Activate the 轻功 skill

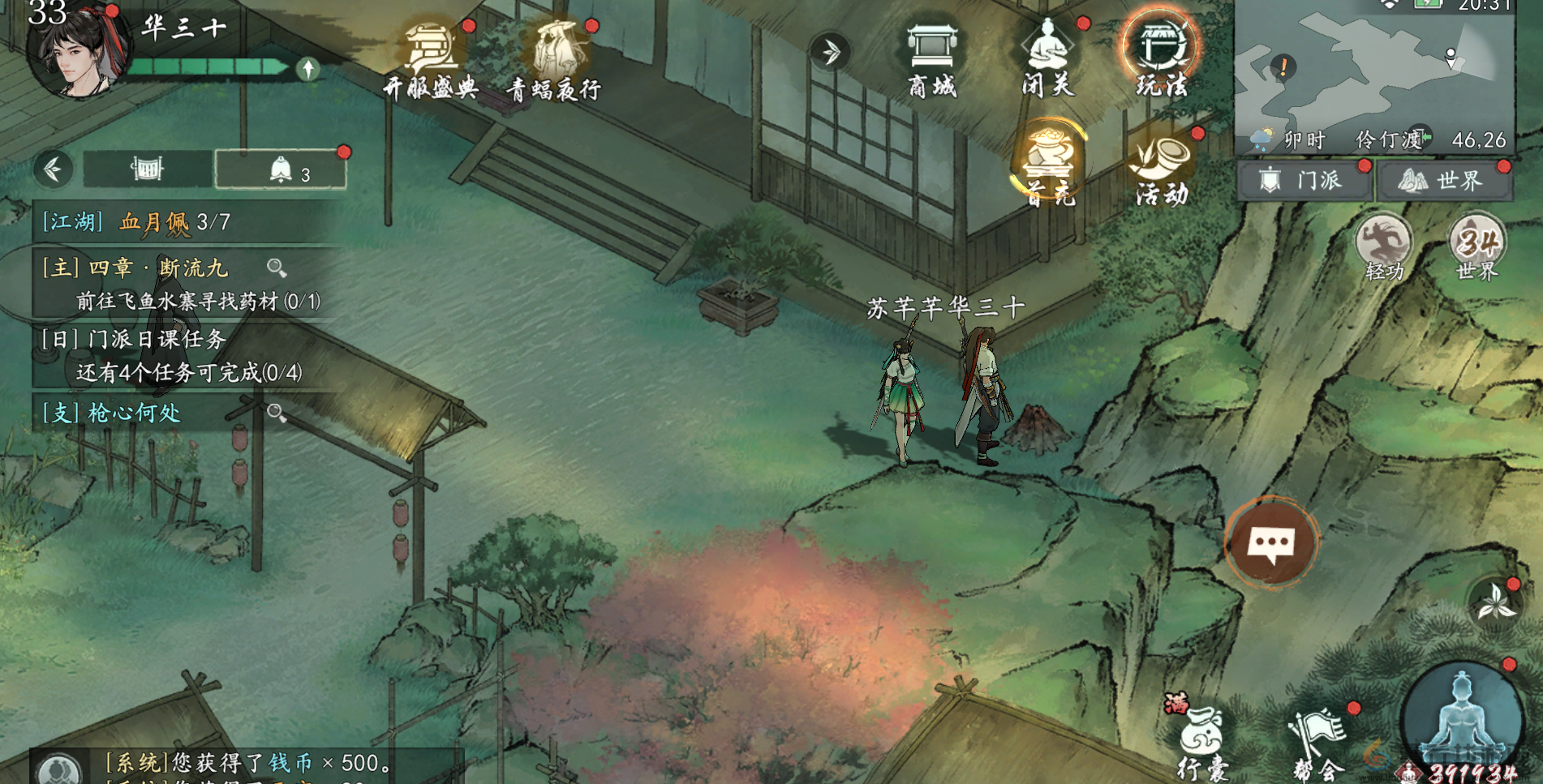pos(1384,246)
